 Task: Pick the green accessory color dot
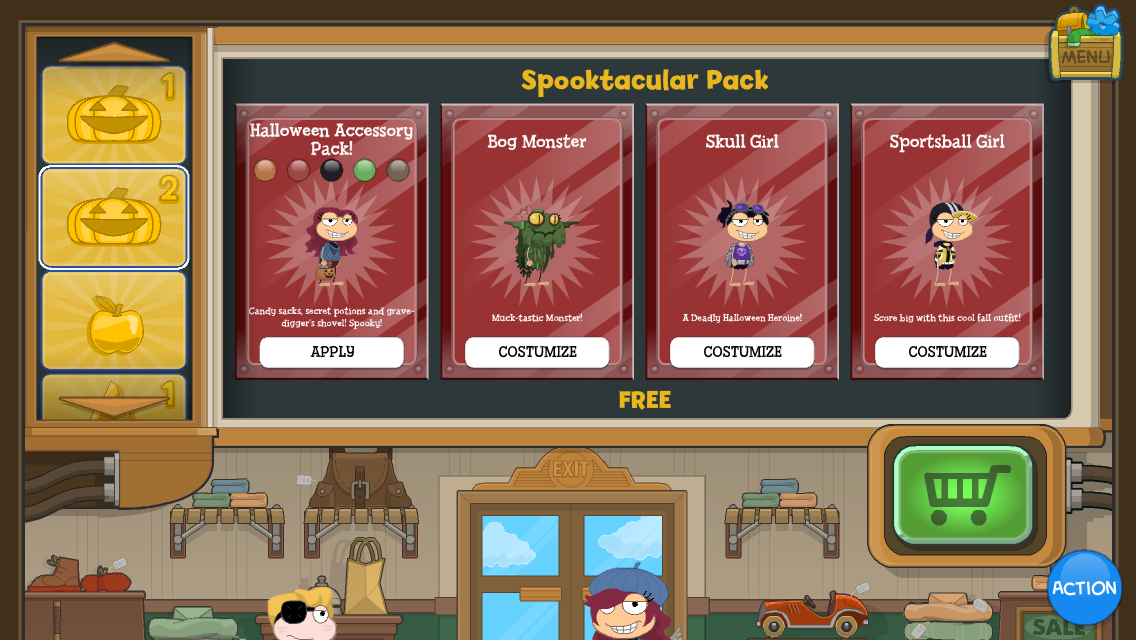click(365, 170)
